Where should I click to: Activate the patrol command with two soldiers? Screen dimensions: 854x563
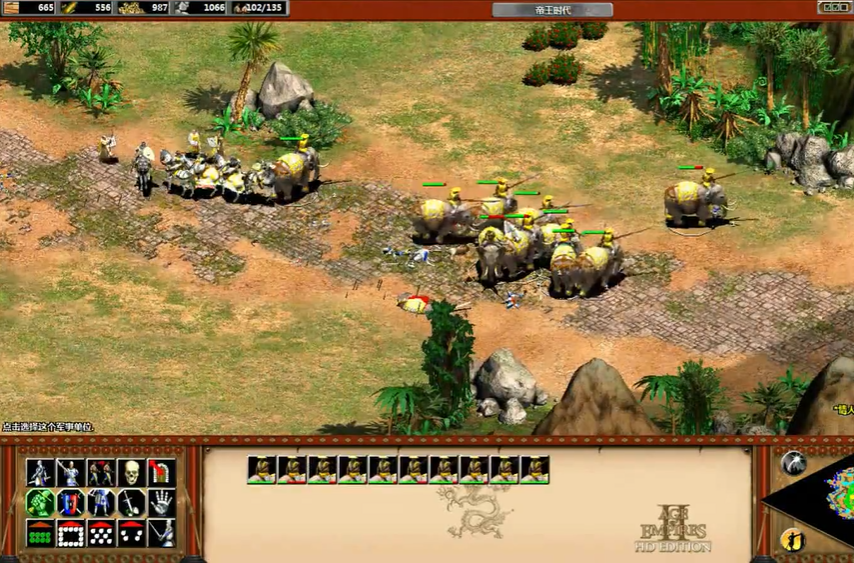click(101, 473)
